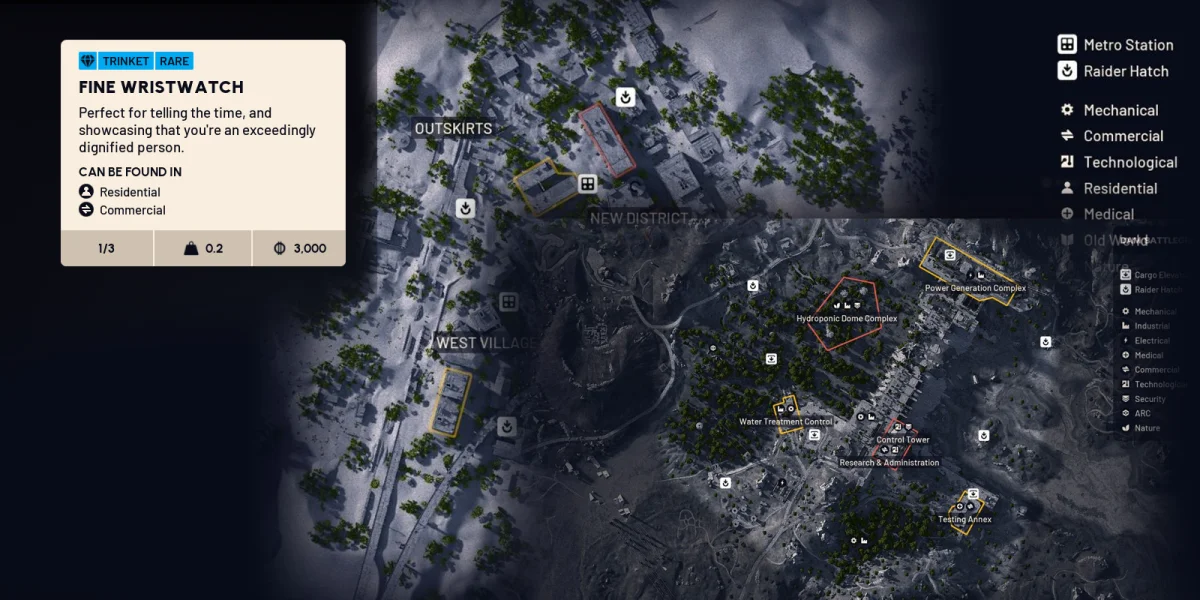This screenshot has height=600, width=1200.
Task: Select the Hydroponic Dome Complex location
Action: (846, 318)
